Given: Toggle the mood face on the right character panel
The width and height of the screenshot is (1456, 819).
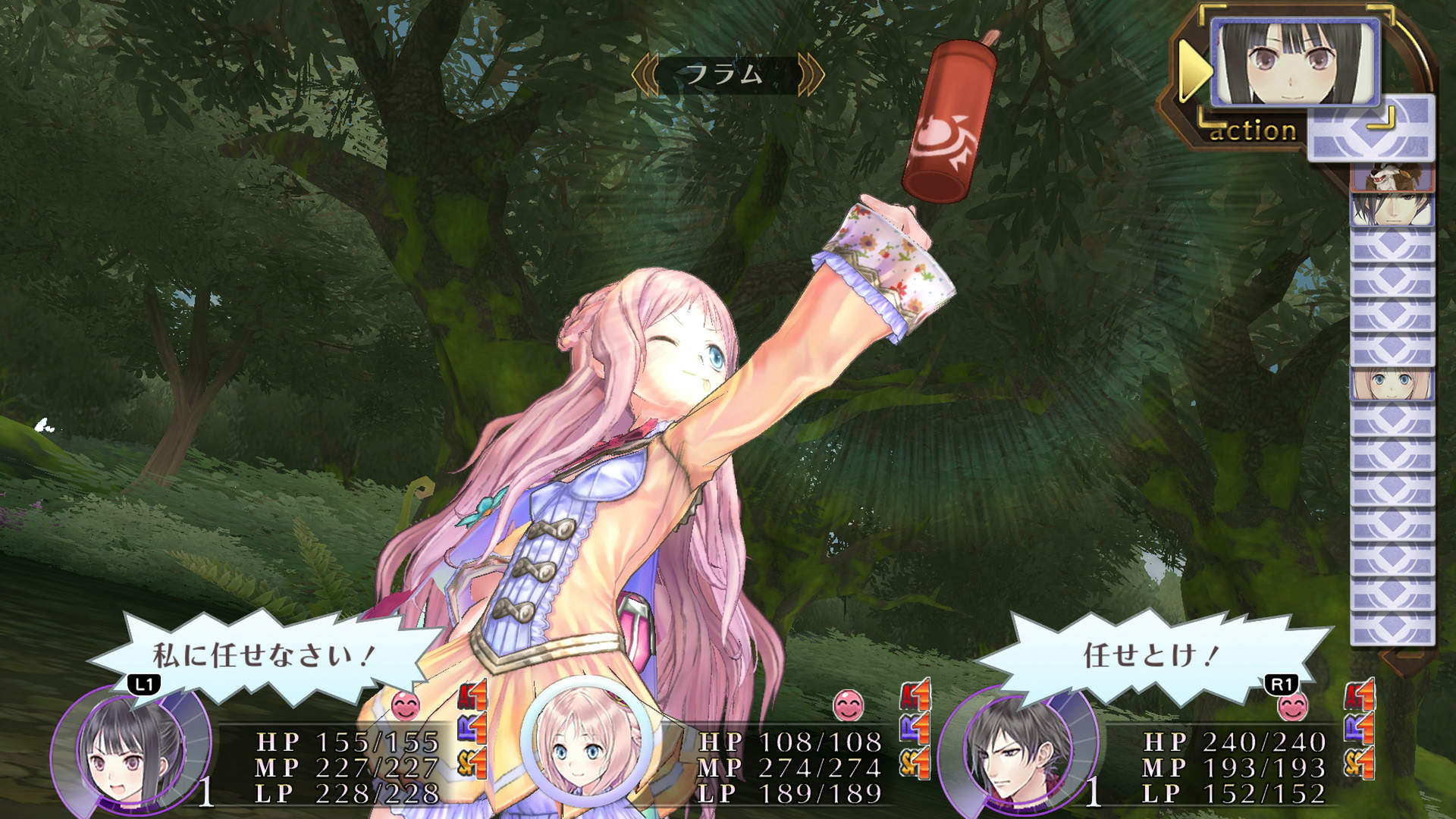Looking at the screenshot, I should pyautogui.click(x=1293, y=707).
